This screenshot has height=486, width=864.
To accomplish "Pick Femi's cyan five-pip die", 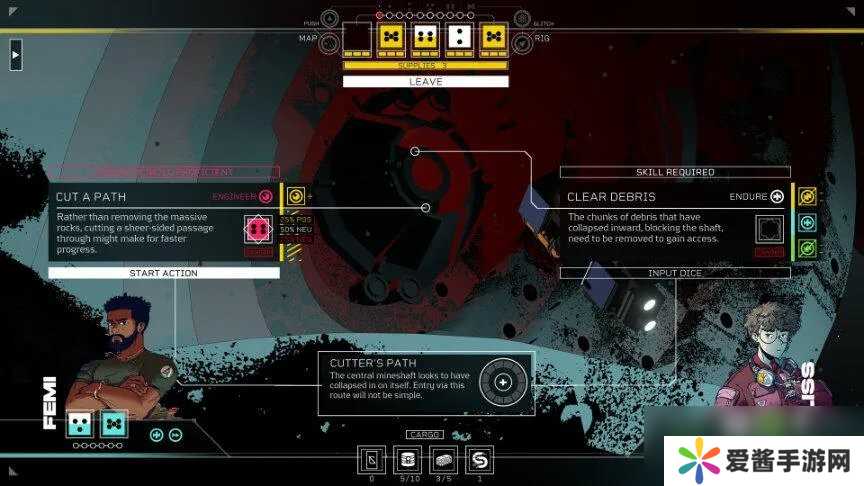I will coord(114,424).
